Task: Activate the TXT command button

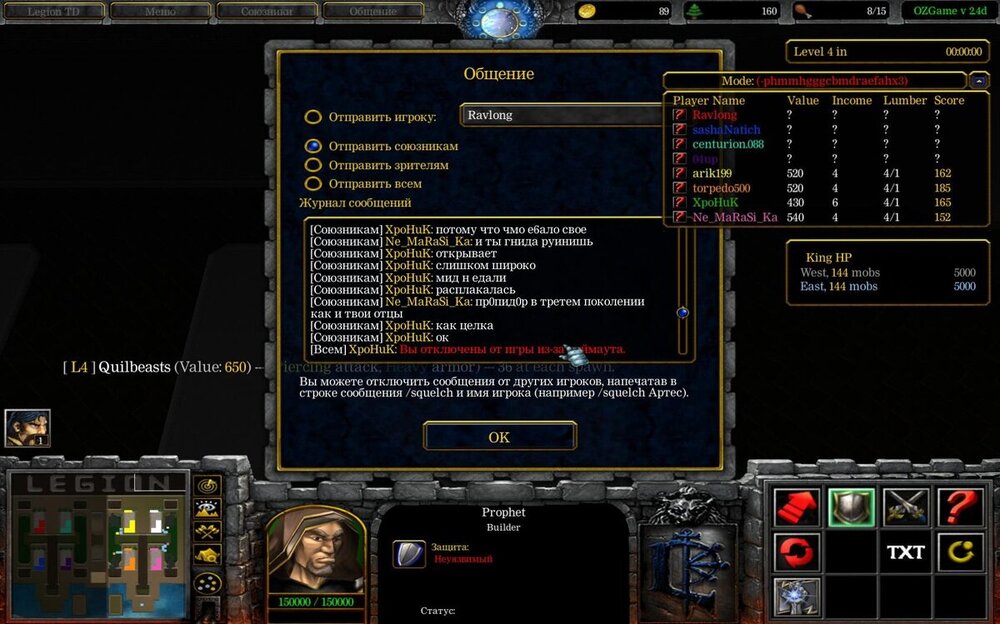Action: pyautogui.click(x=905, y=552)
